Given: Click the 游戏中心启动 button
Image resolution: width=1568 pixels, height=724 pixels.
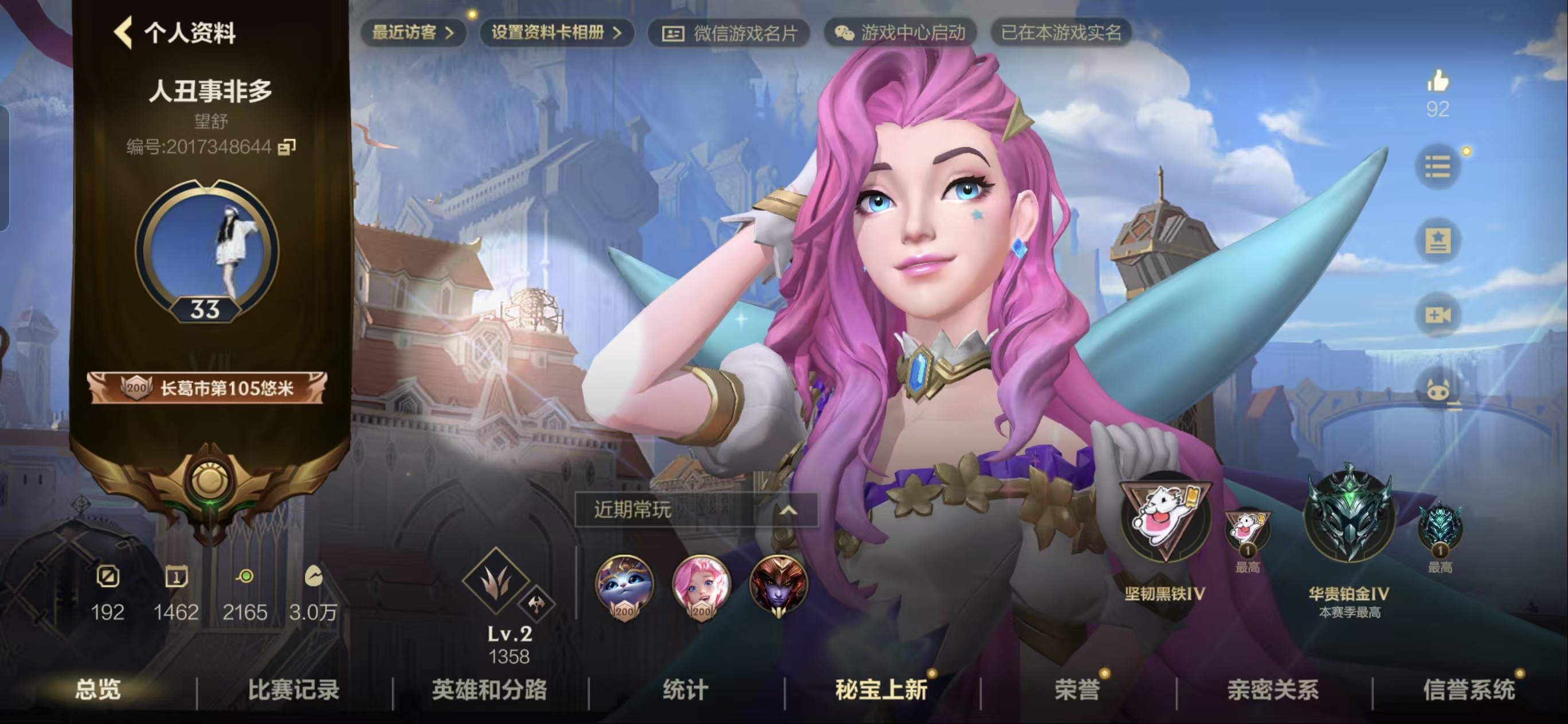Looking at the screenshot, I should tap(910, 33).
